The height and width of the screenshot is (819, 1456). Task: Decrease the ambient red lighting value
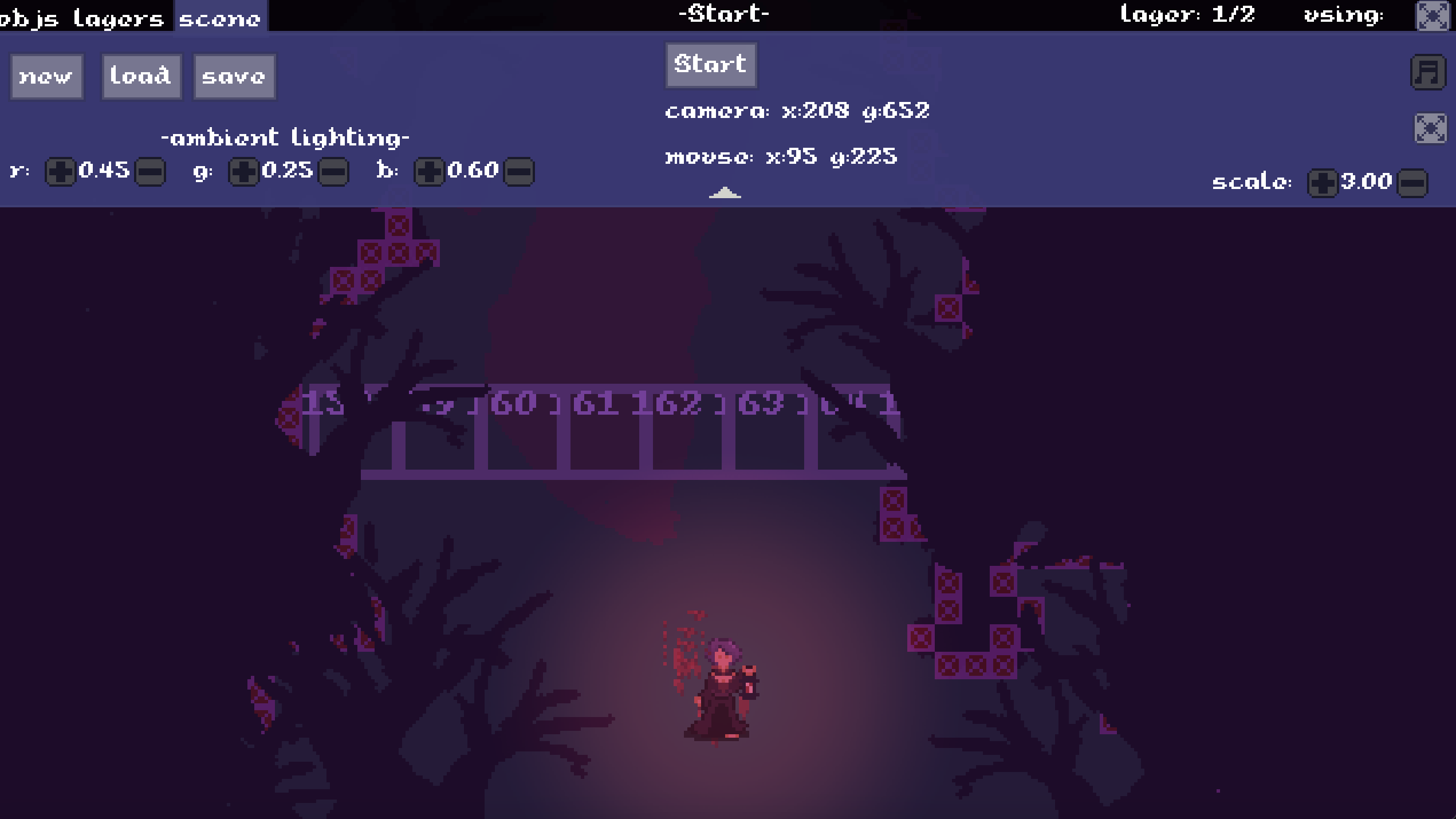click(149, 170)
